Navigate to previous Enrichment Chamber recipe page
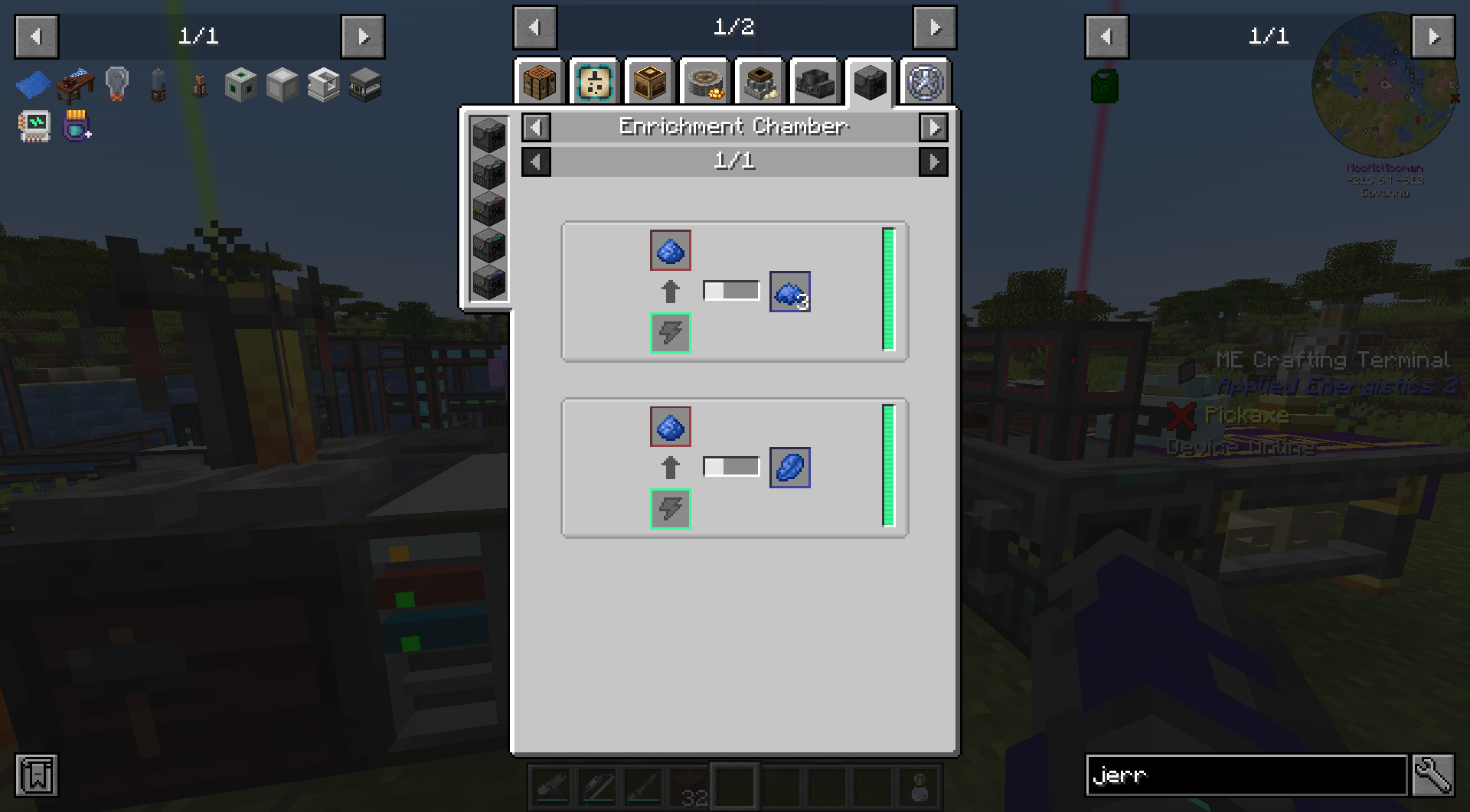 pyautogui.click(x=535, y=161)
